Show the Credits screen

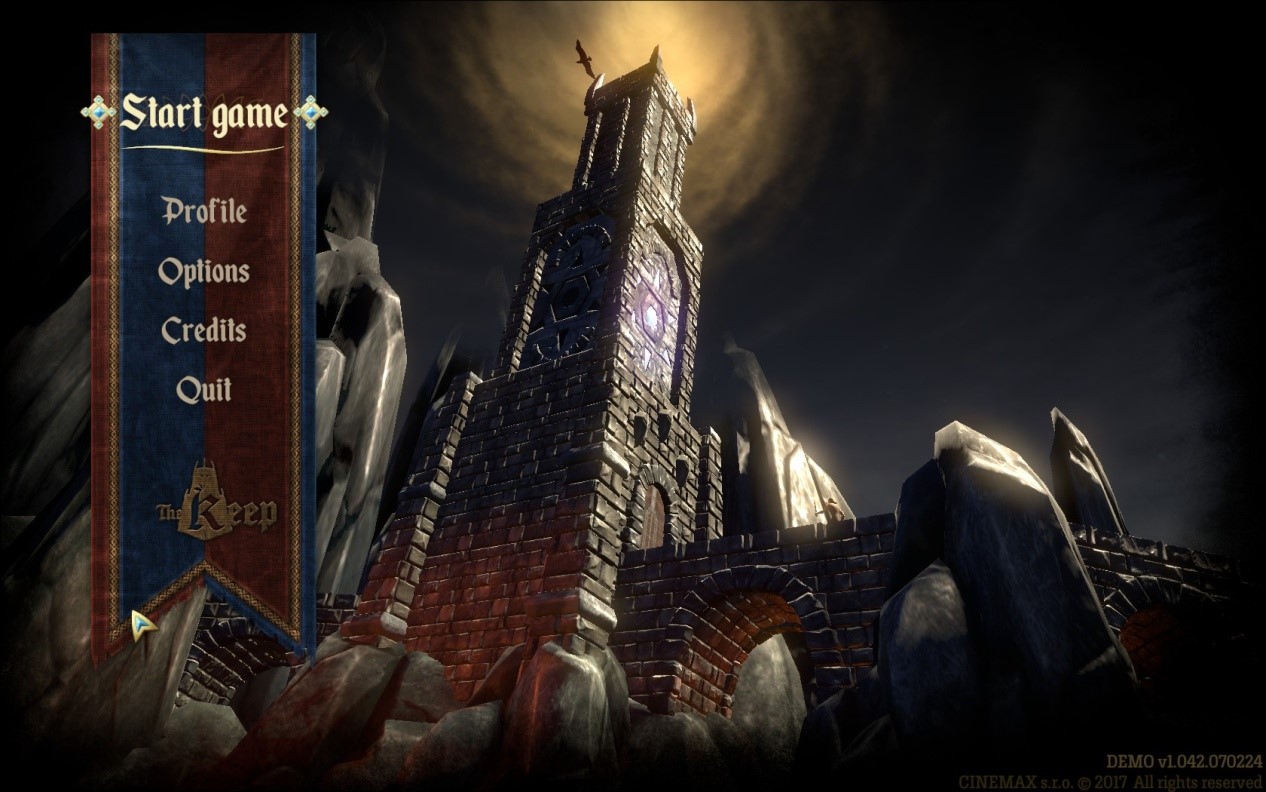tap(204, 330)
